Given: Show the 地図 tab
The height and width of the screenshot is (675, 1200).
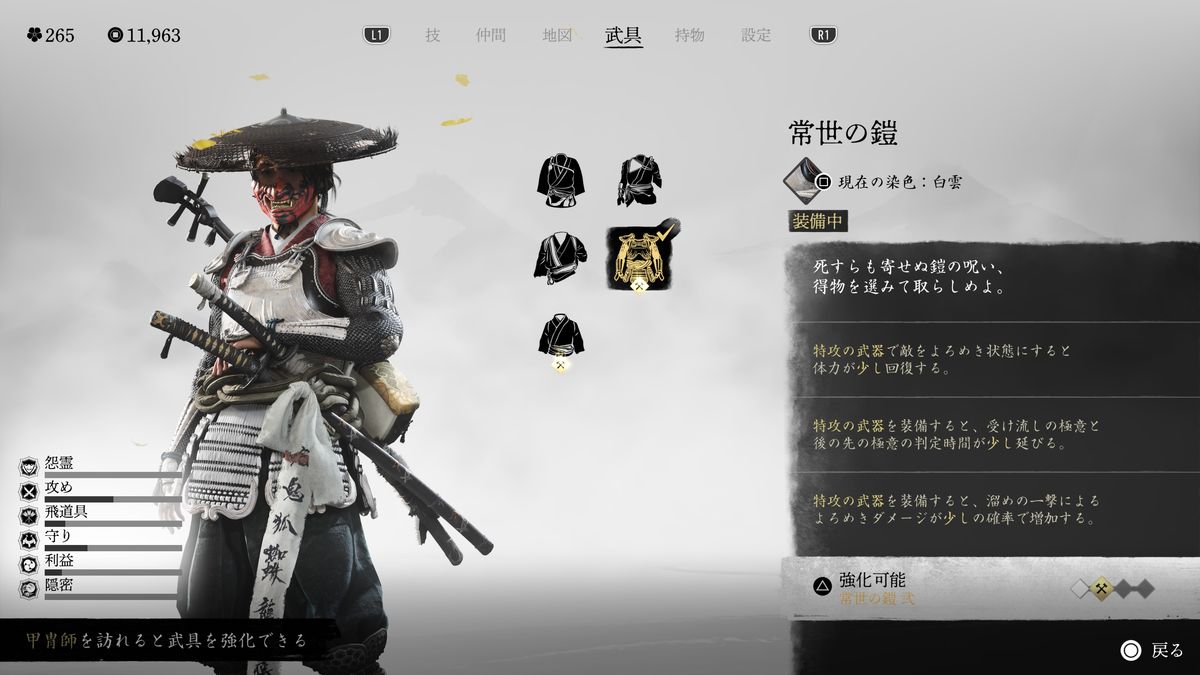Looking at the screenshot, I should click(557, 35).
